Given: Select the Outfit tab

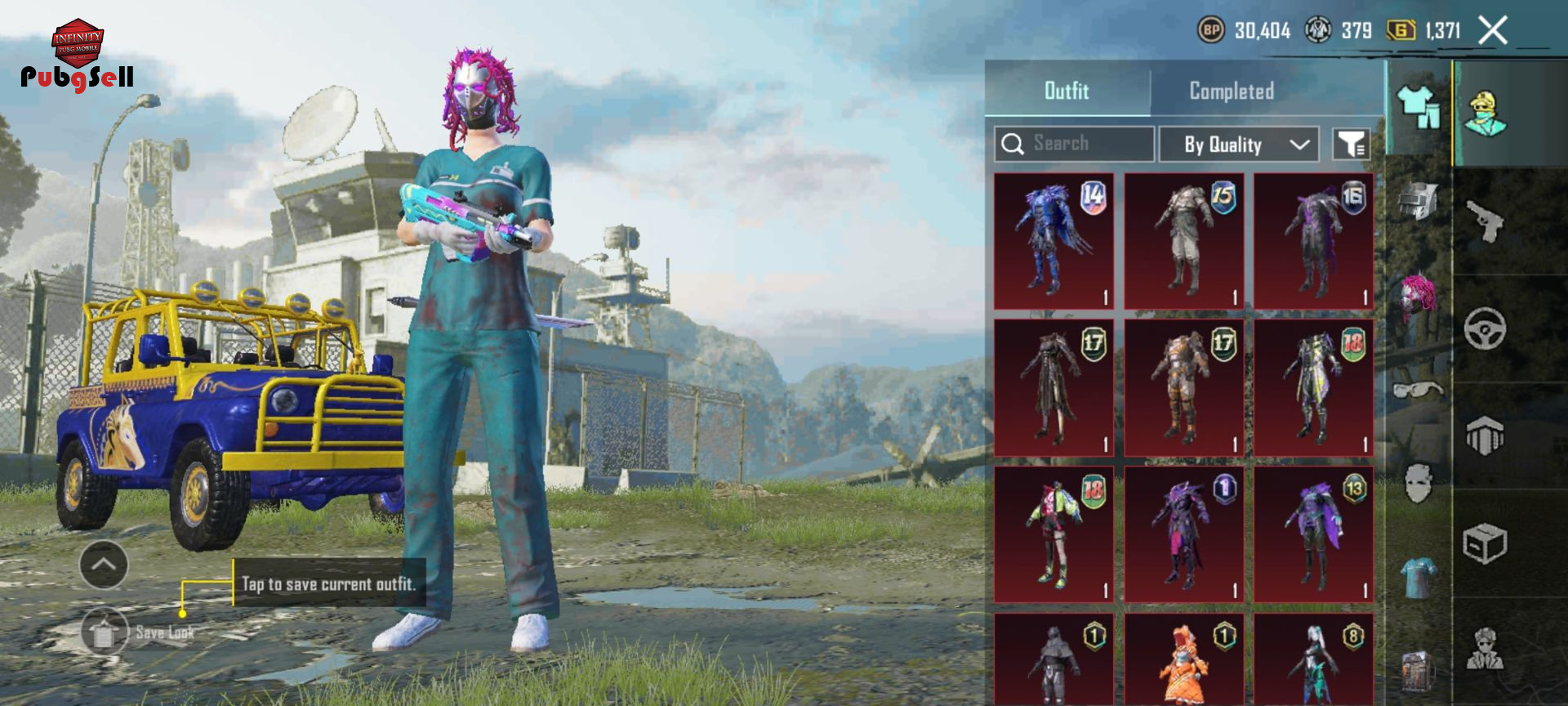Looking at the screenshot, I should [1067, 91].
